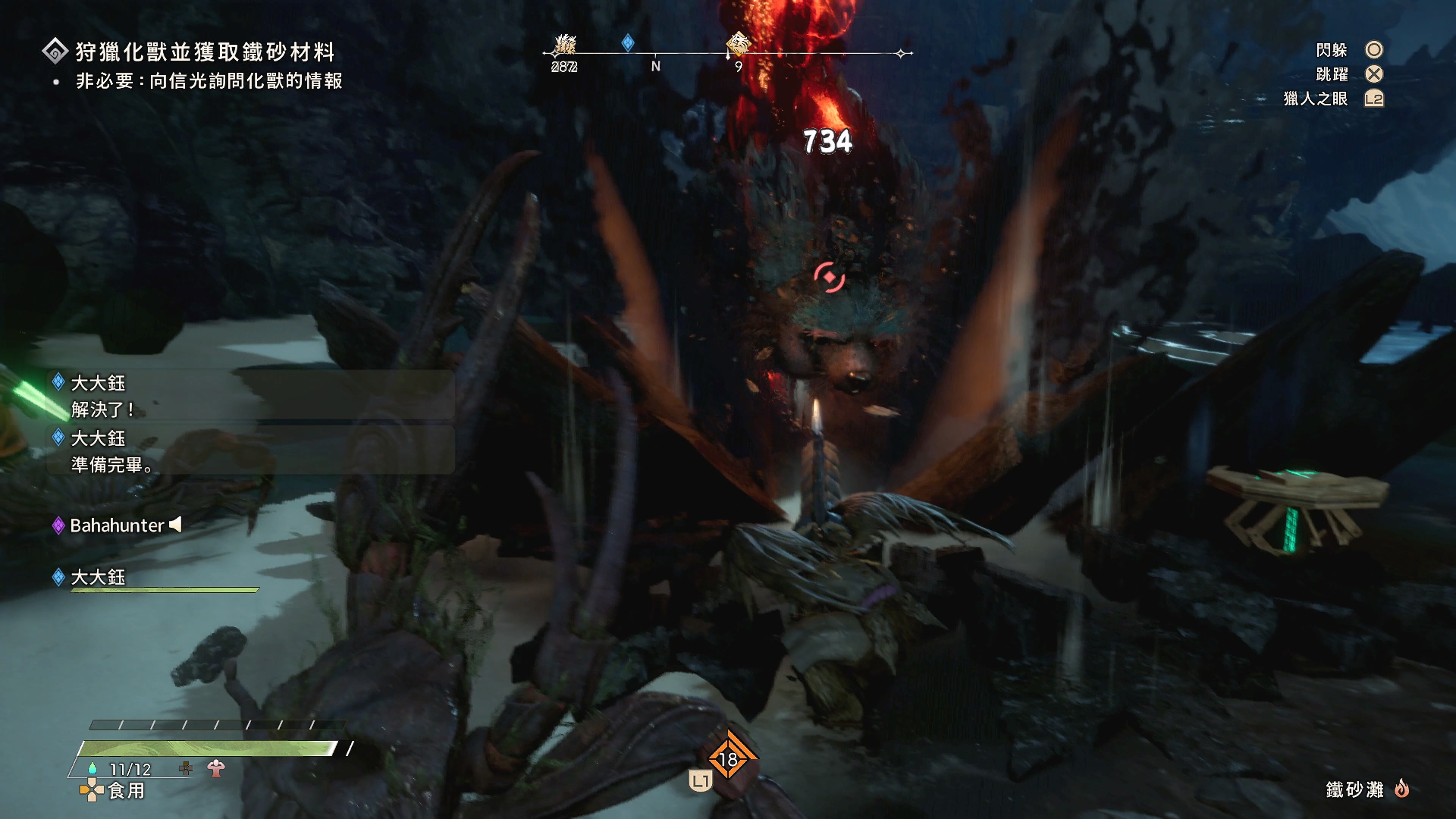Open the chat message 準備完畢。
This screenshot has height=819, width=1456.
[x=112, y=464]
